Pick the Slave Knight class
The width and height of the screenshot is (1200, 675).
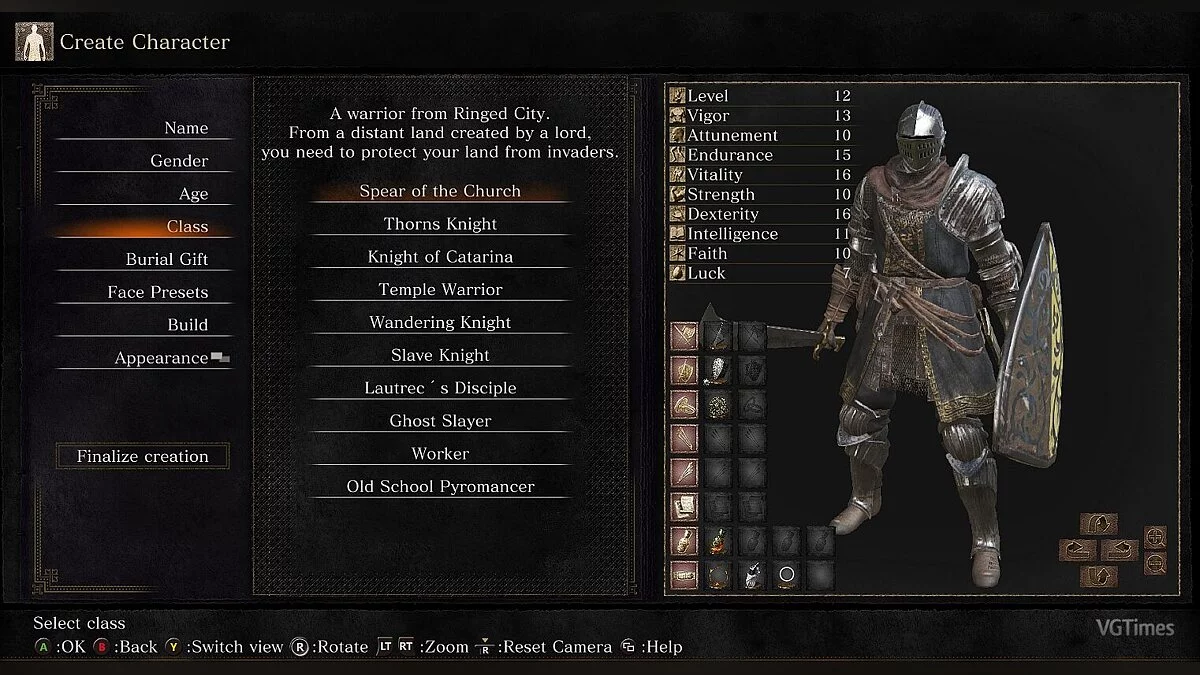pos(440,356)
